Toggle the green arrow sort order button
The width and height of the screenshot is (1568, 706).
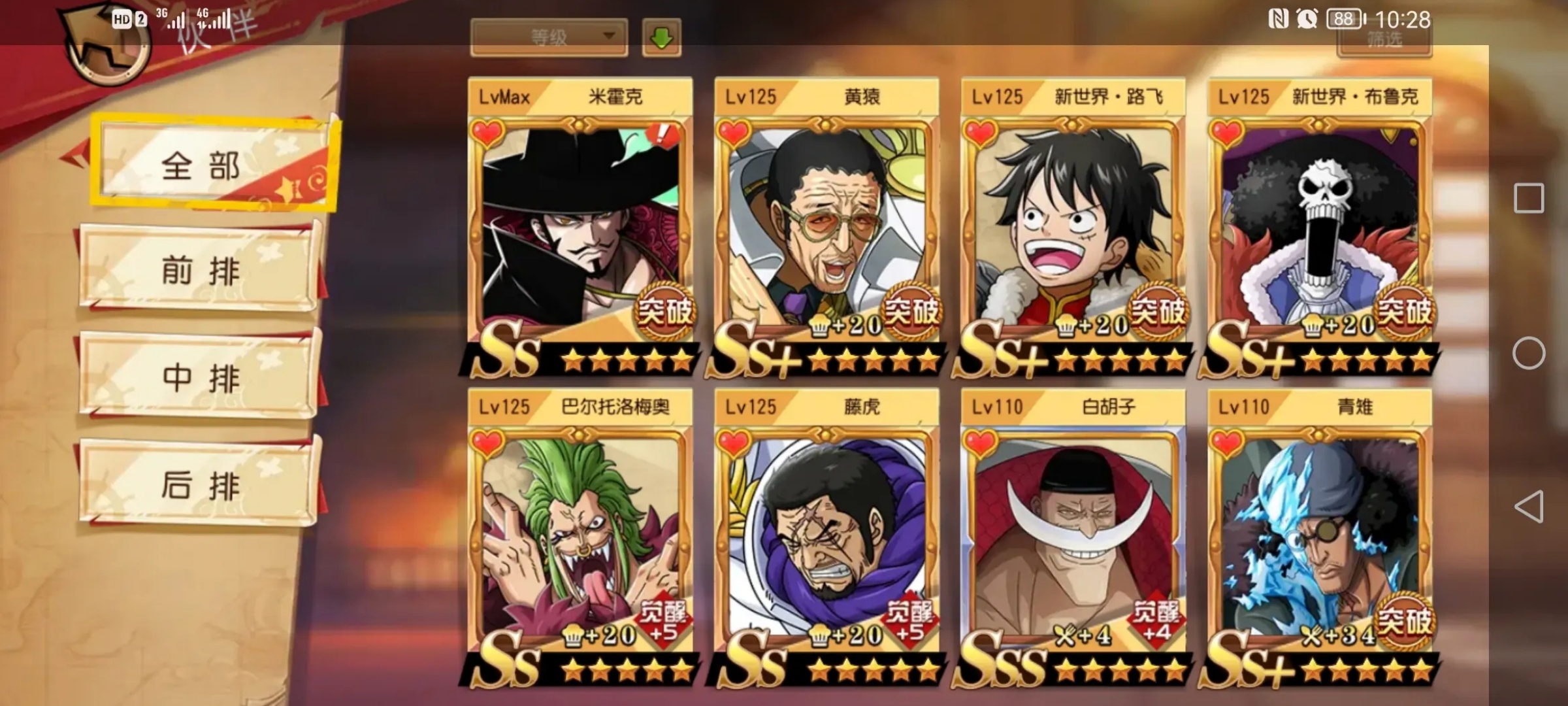pos(661,37)
